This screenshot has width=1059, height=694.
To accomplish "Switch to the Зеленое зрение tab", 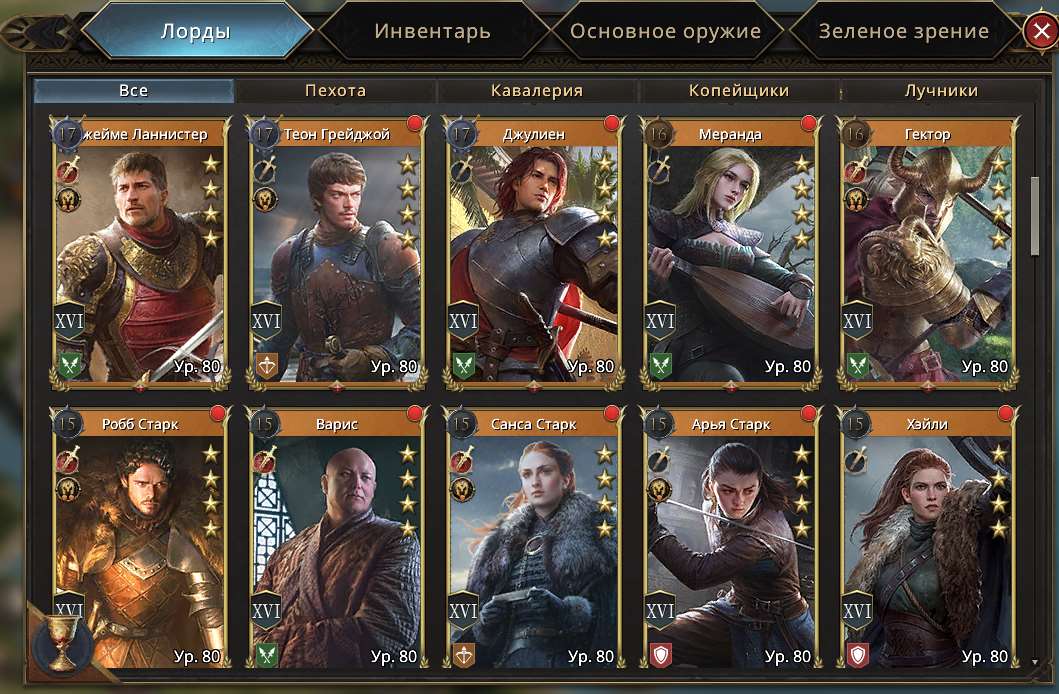I will click(x=903, y=31).
